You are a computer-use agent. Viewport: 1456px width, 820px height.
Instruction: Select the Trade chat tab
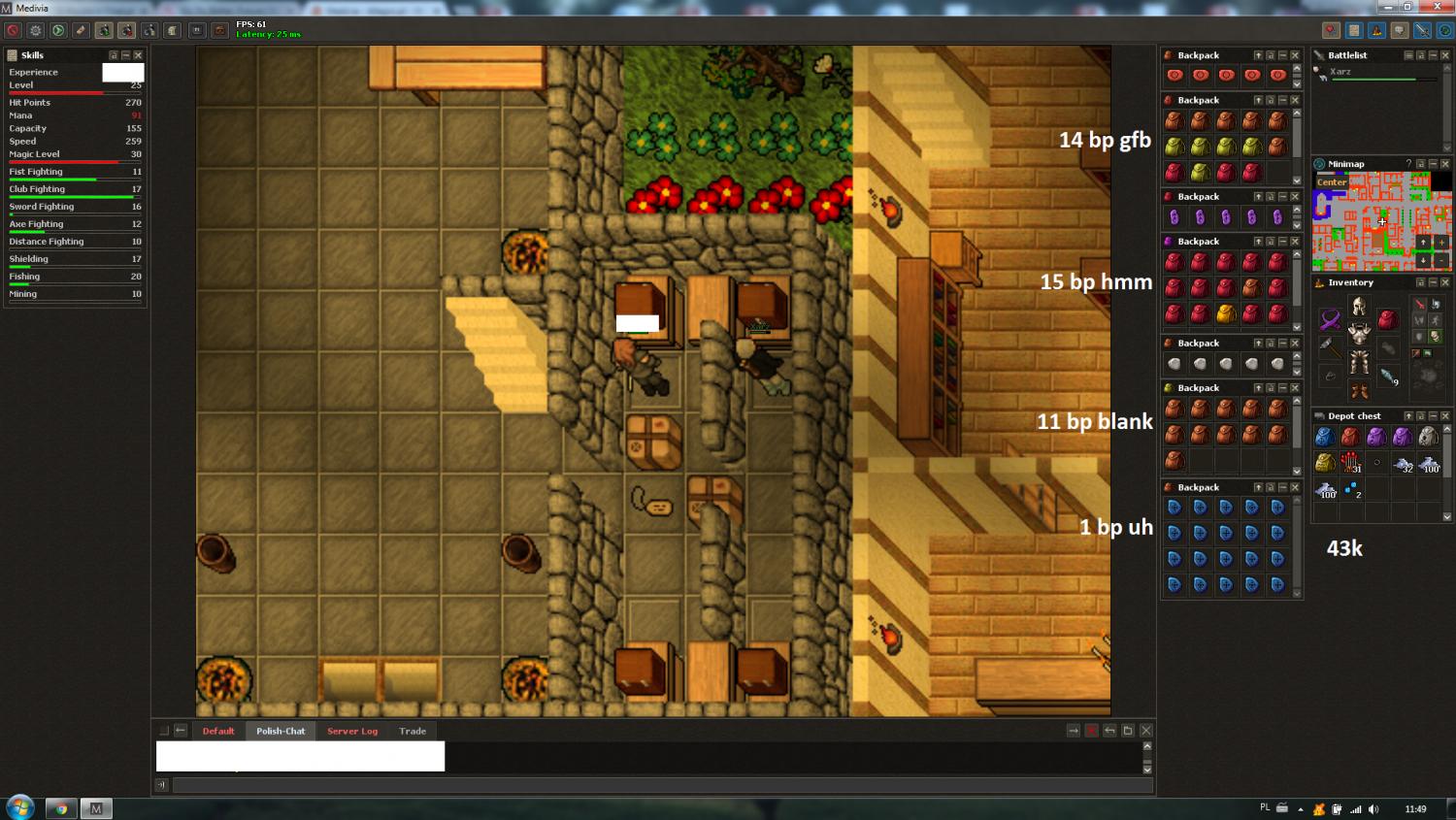[413, 731]
